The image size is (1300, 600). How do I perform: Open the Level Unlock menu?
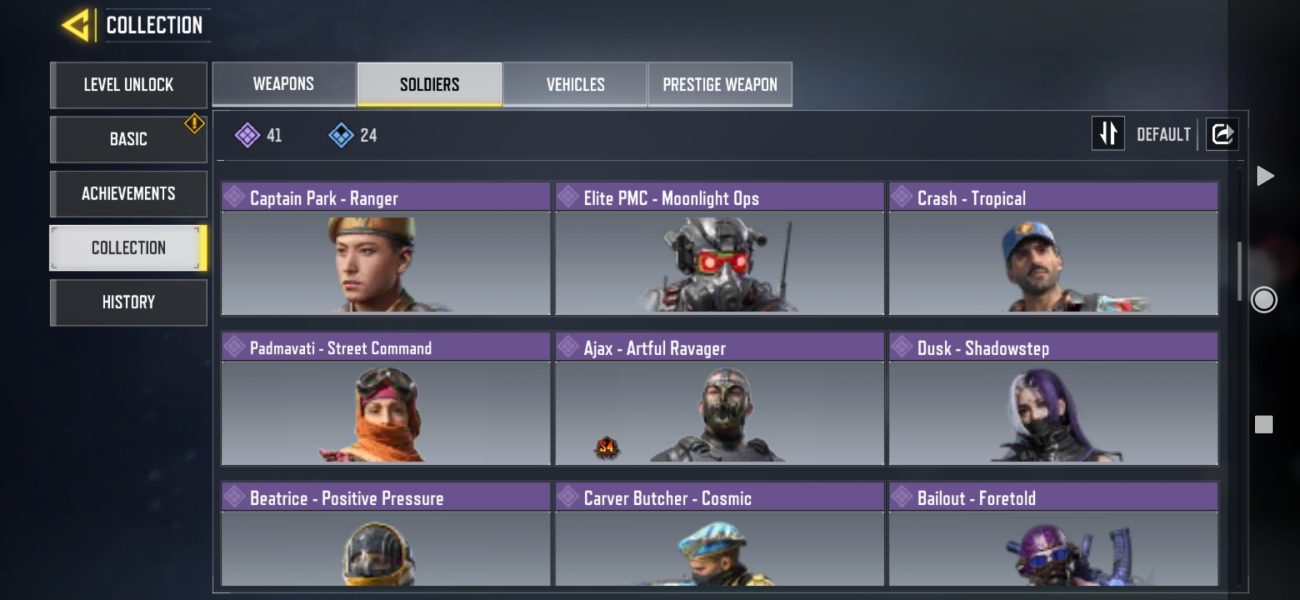[128, 85]
